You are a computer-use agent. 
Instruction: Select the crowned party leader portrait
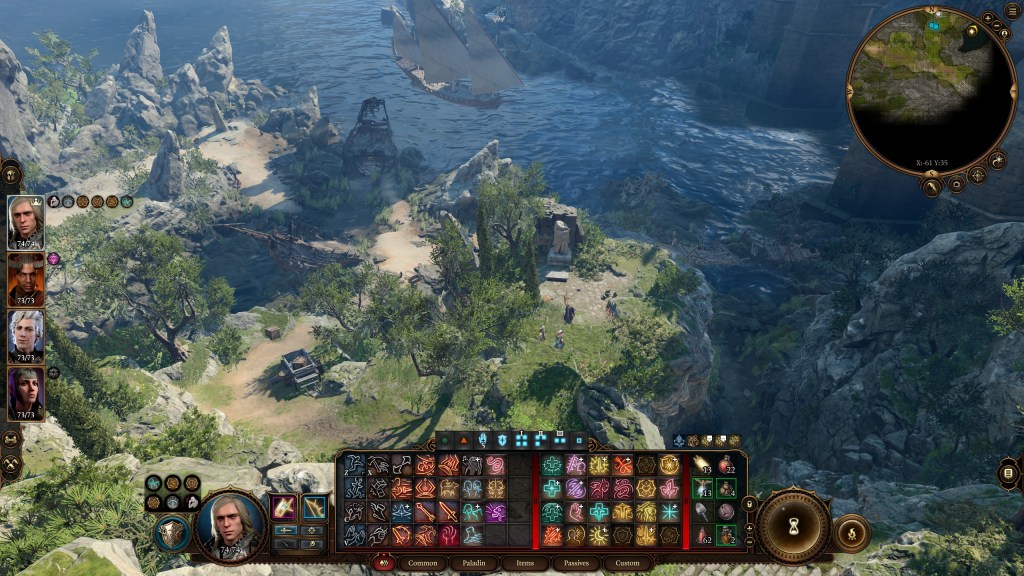click(x=25, y=221)
